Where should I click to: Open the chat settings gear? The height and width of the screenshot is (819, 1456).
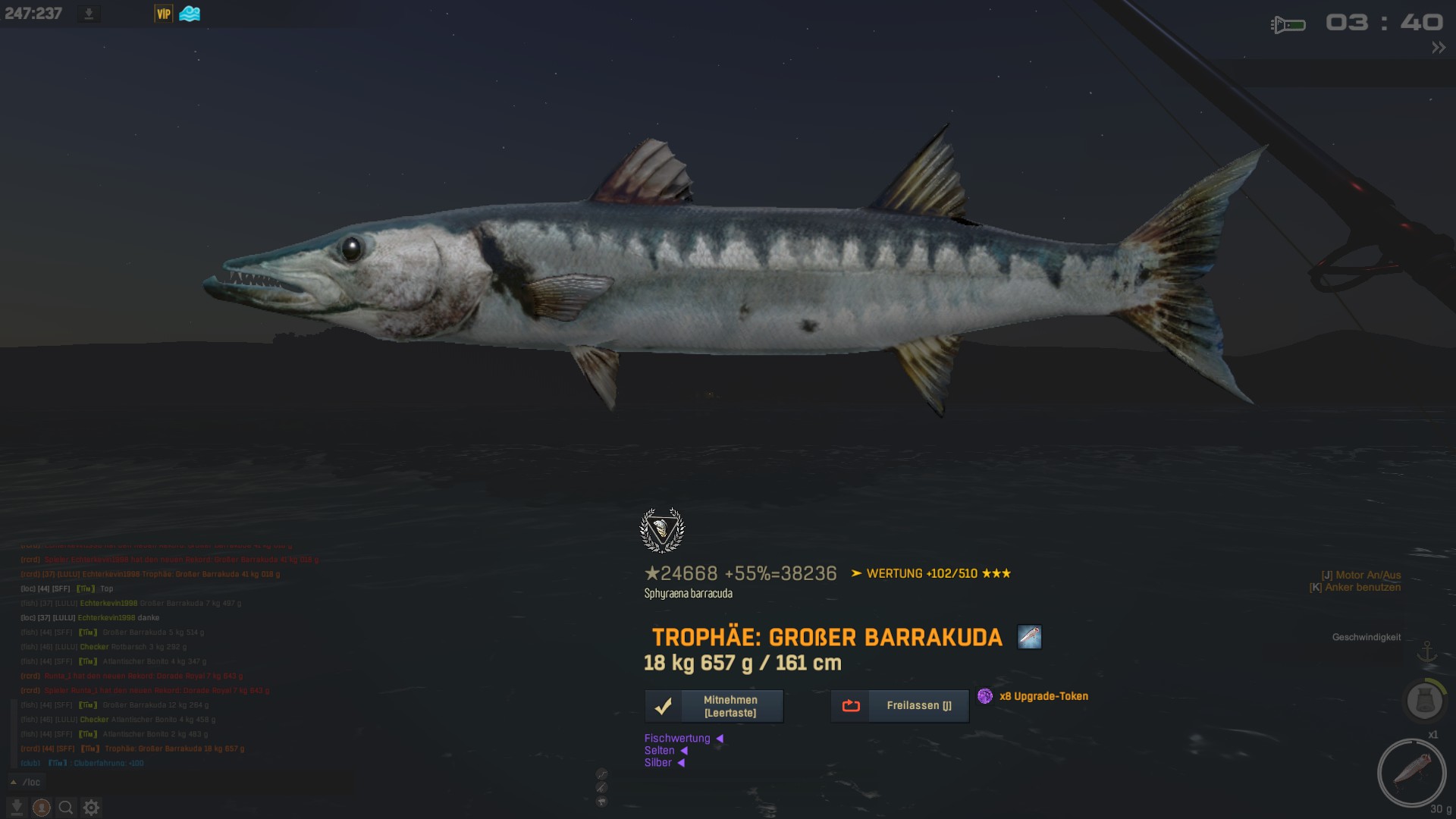click(91, 808)
